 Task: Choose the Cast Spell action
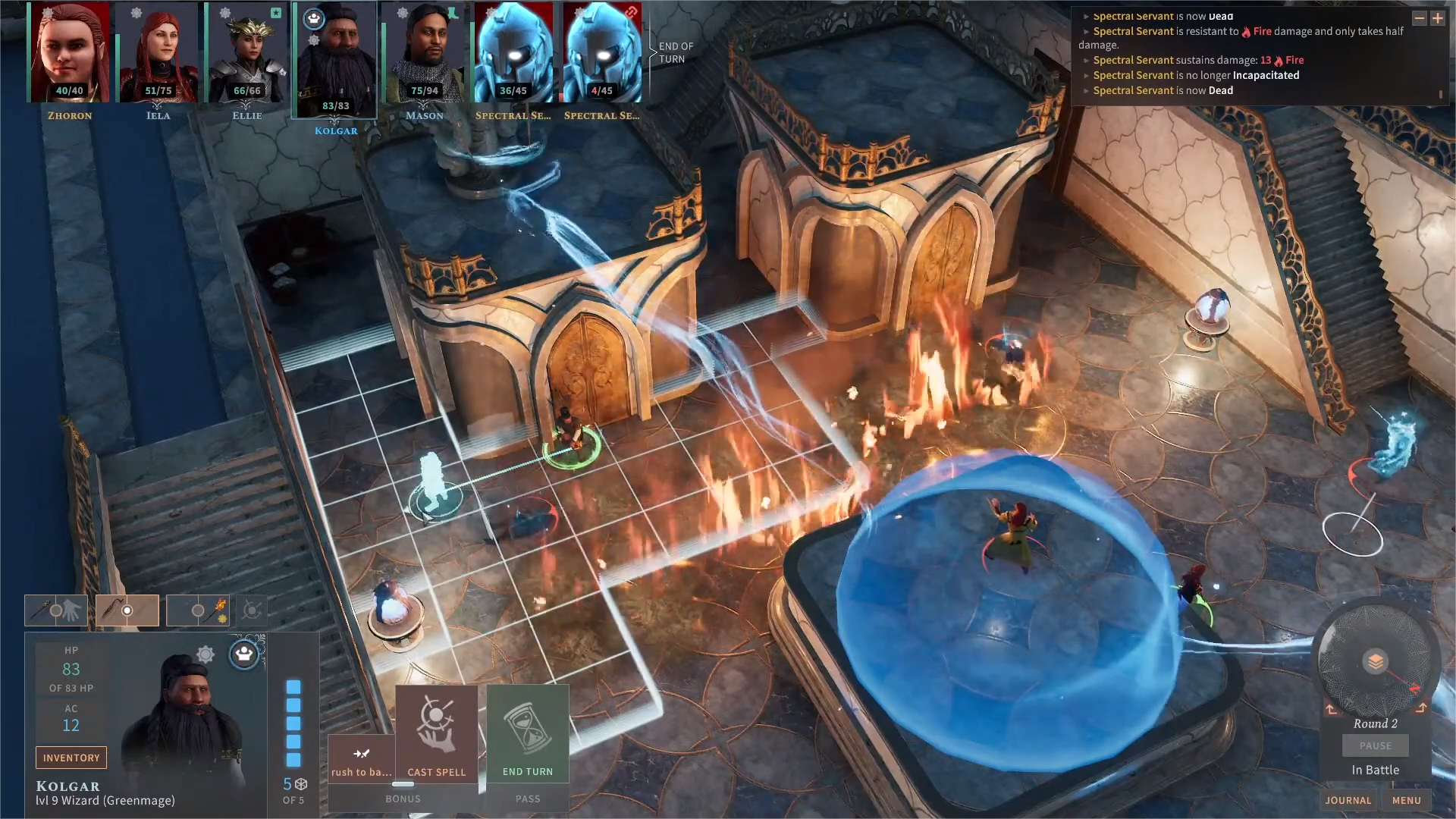tap(436, 734)
